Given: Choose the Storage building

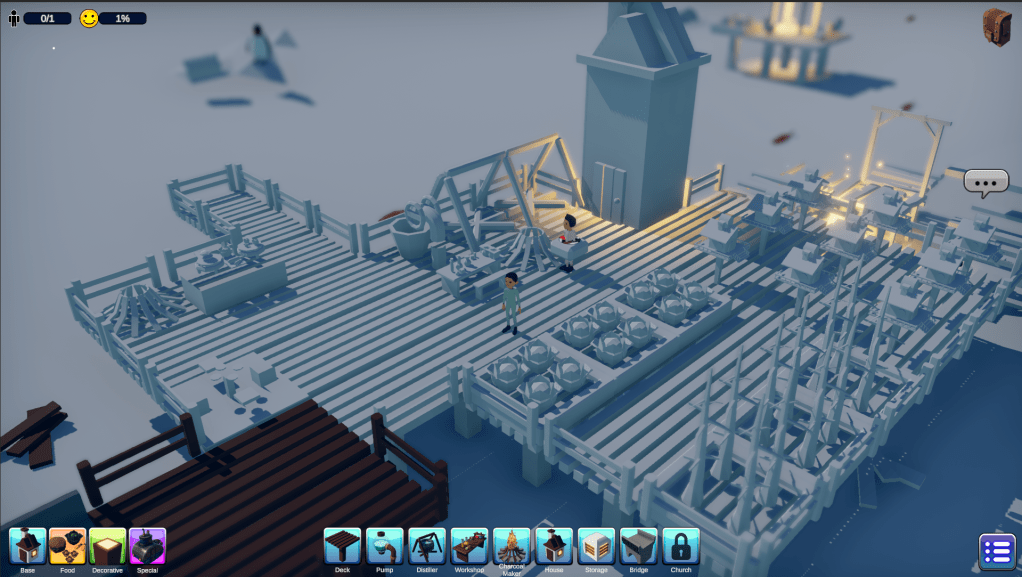Looking at the screenshot, I should coord(597,546).
